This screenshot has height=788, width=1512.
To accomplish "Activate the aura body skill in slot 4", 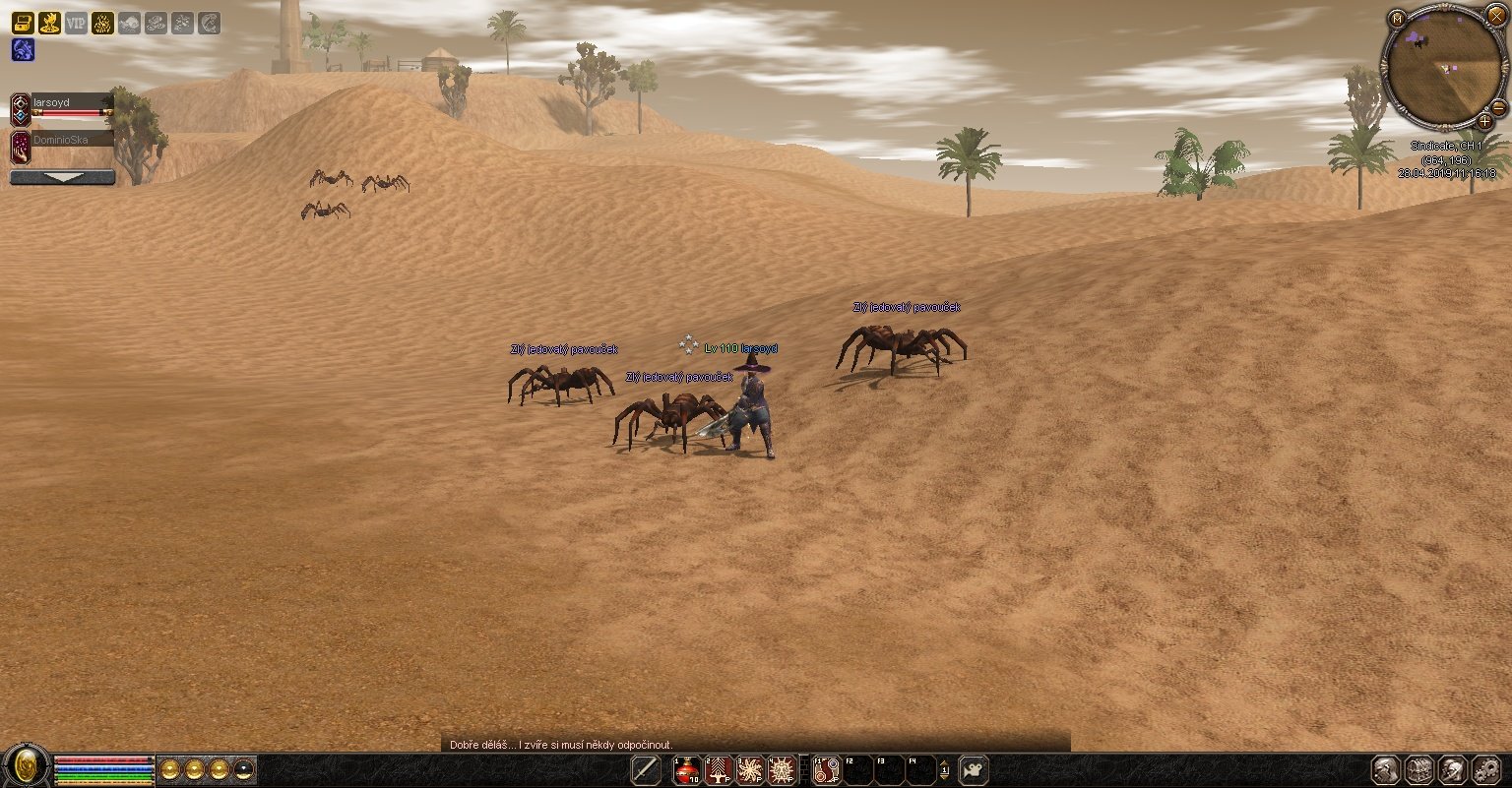I will coord(782,769).
